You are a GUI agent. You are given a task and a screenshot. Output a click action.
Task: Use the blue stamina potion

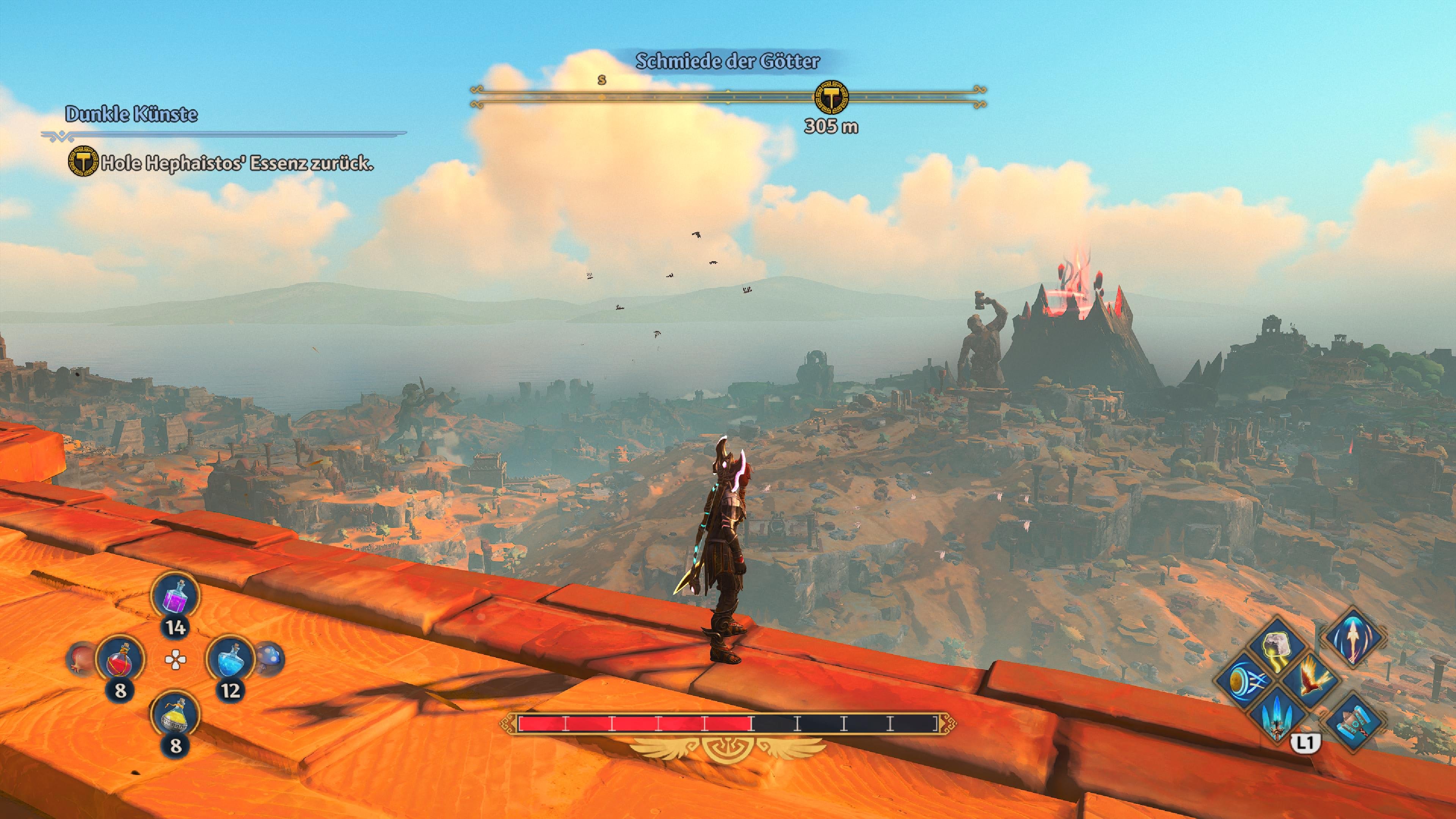pyautogui.click(x=231, y=660)
